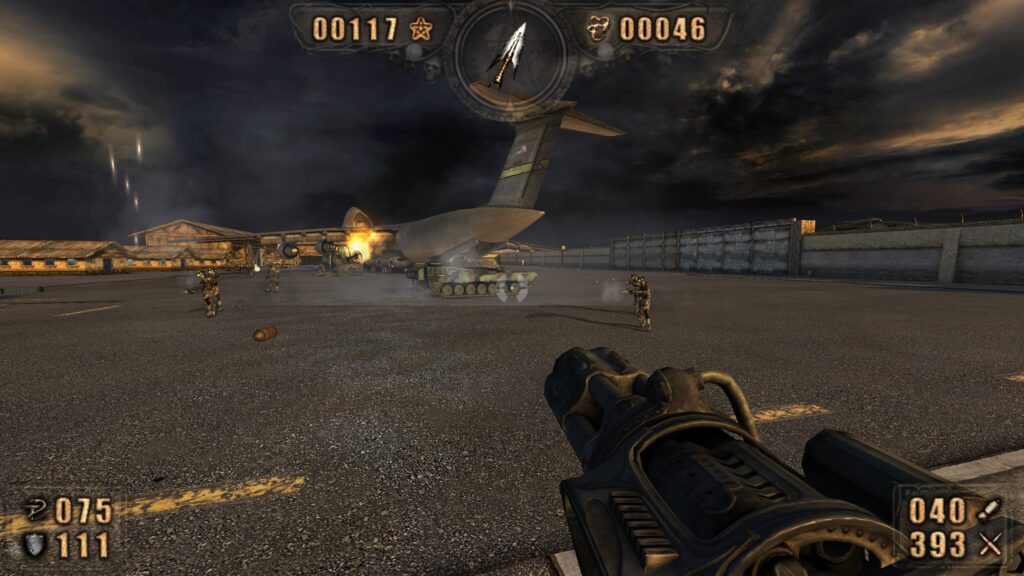
Task: Click the rocket ammo icon next to 040
Action: [x=990, y=510]
